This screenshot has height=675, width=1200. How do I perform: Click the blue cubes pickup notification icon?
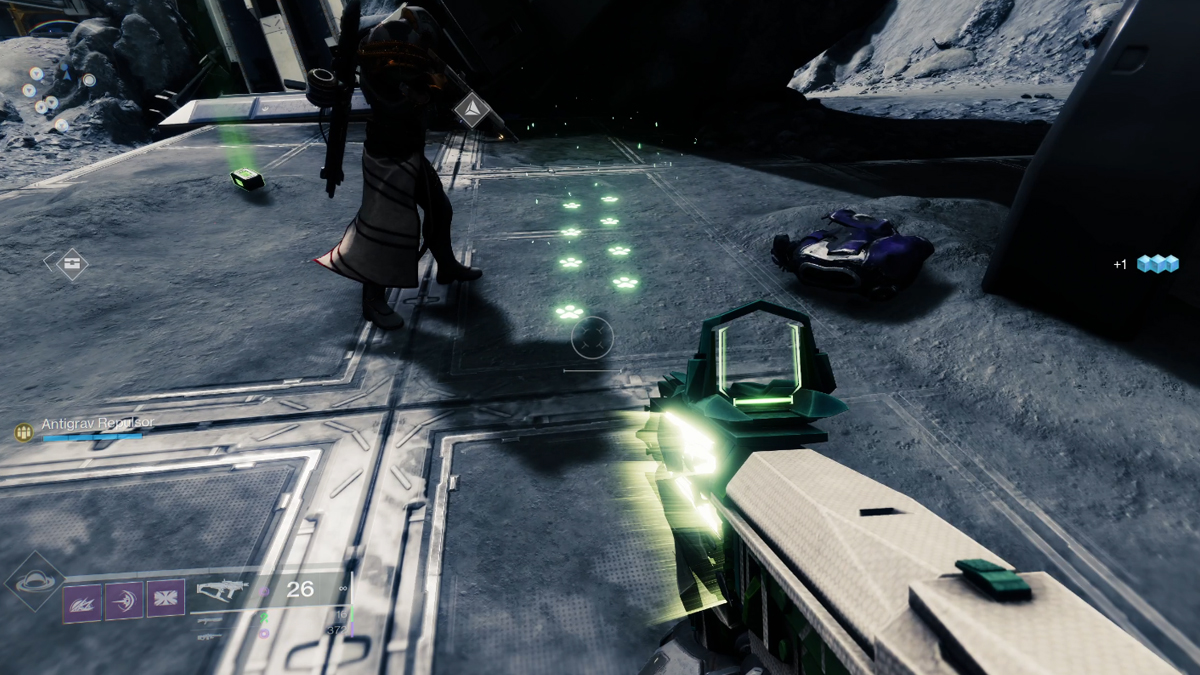coord(1156,264)
